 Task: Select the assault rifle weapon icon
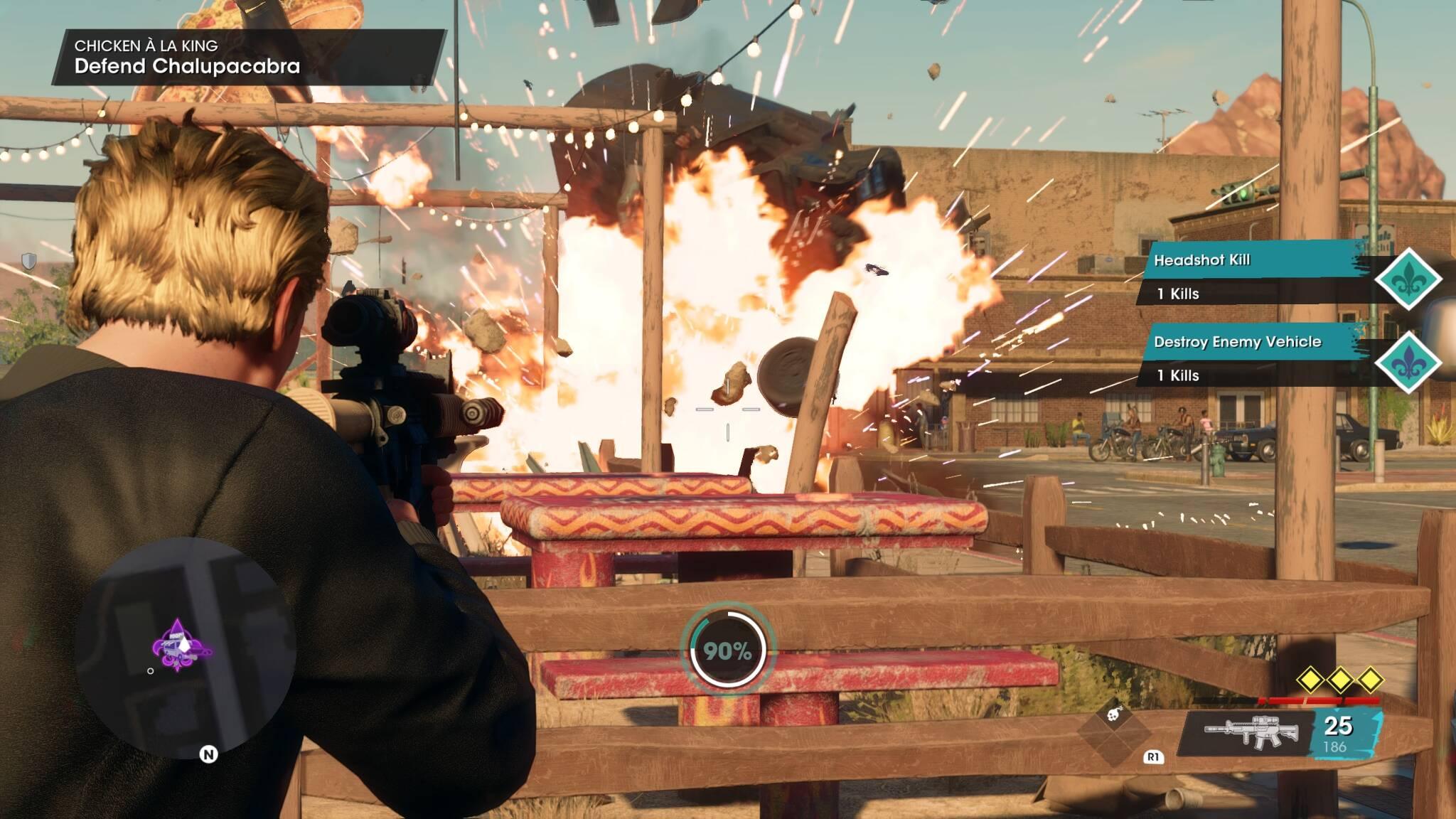1251,730
